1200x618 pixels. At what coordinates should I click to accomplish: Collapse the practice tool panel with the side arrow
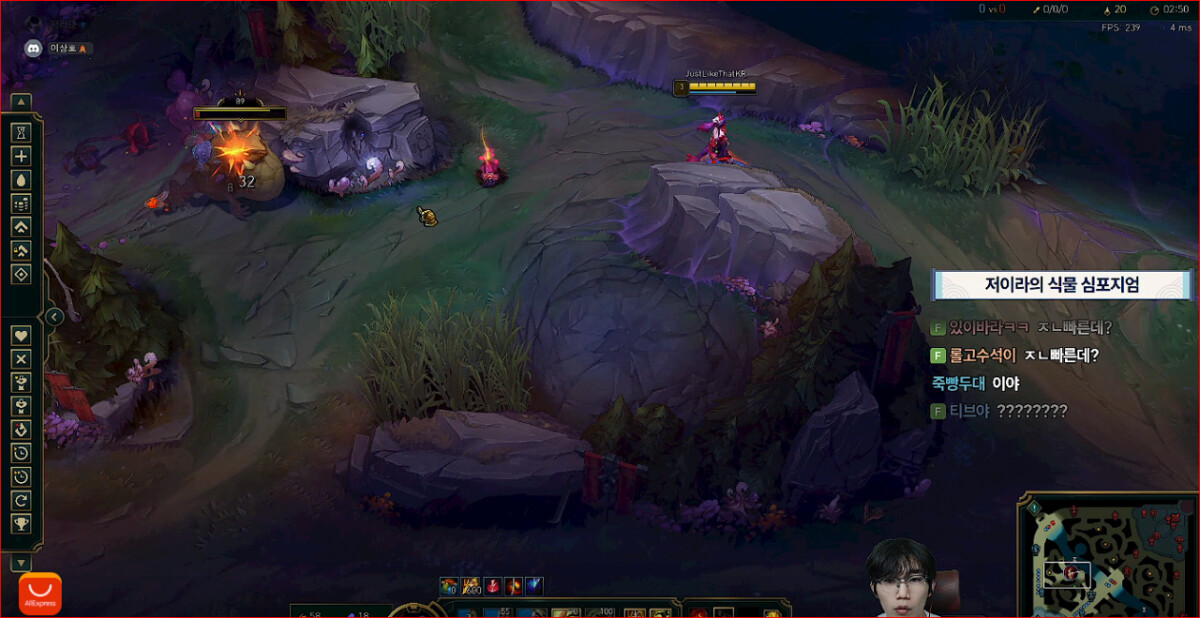click(55, 317)
